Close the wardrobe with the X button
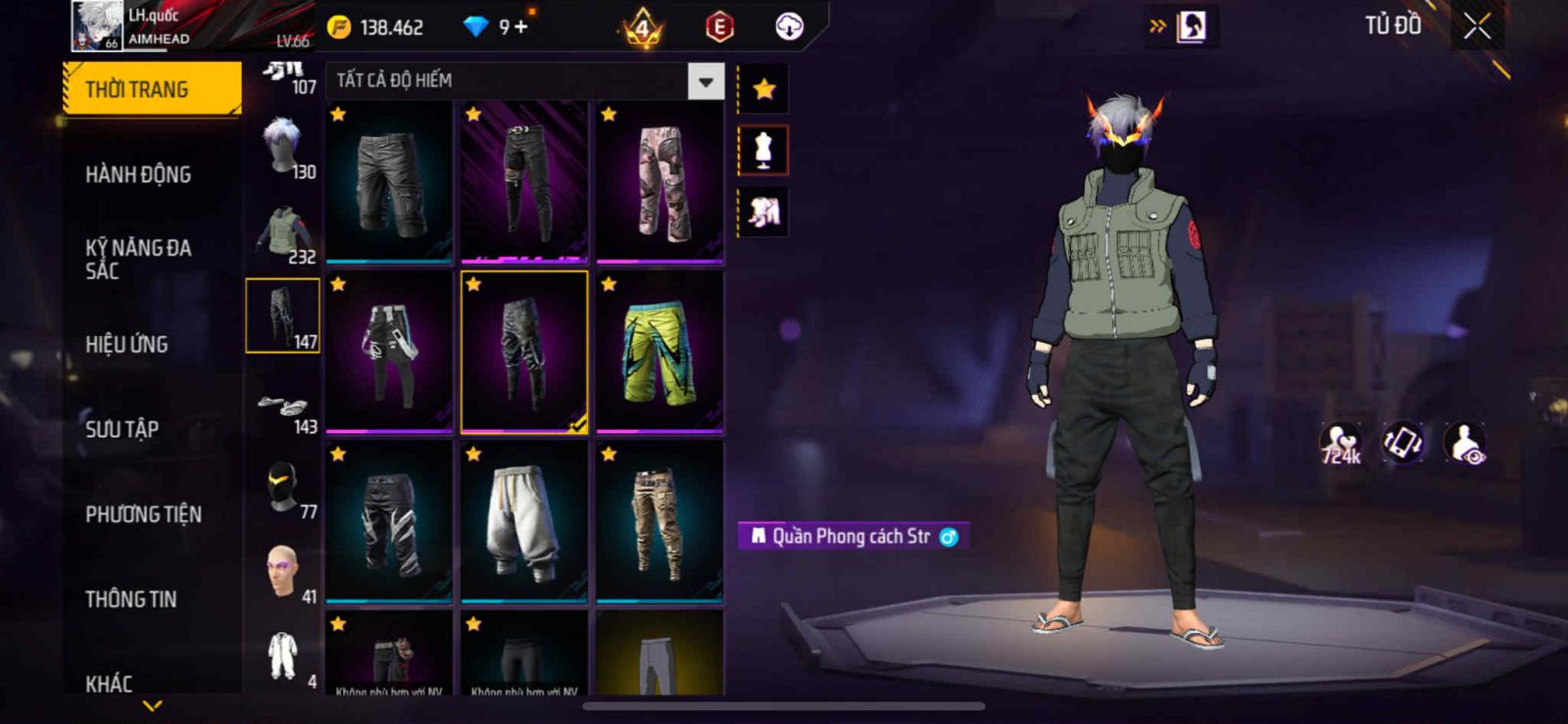The width and height of the screenshot is (1568, 724). point(1477,27)
